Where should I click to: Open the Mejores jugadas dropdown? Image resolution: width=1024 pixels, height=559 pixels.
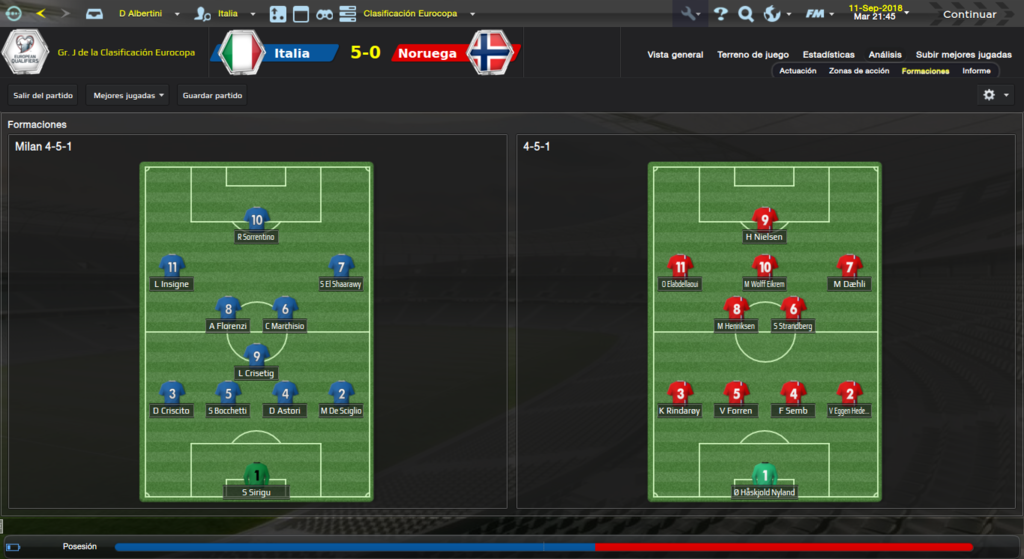(128, 95)
